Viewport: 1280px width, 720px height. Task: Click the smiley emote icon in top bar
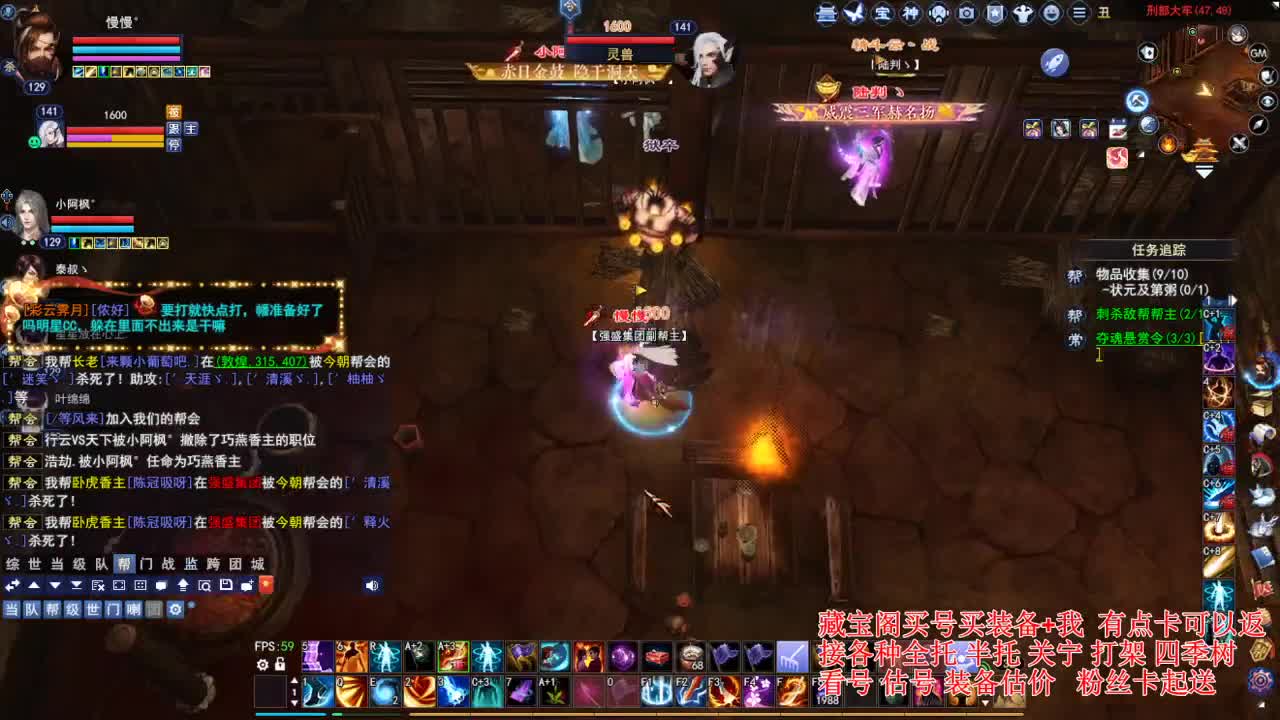point(1051,13)
